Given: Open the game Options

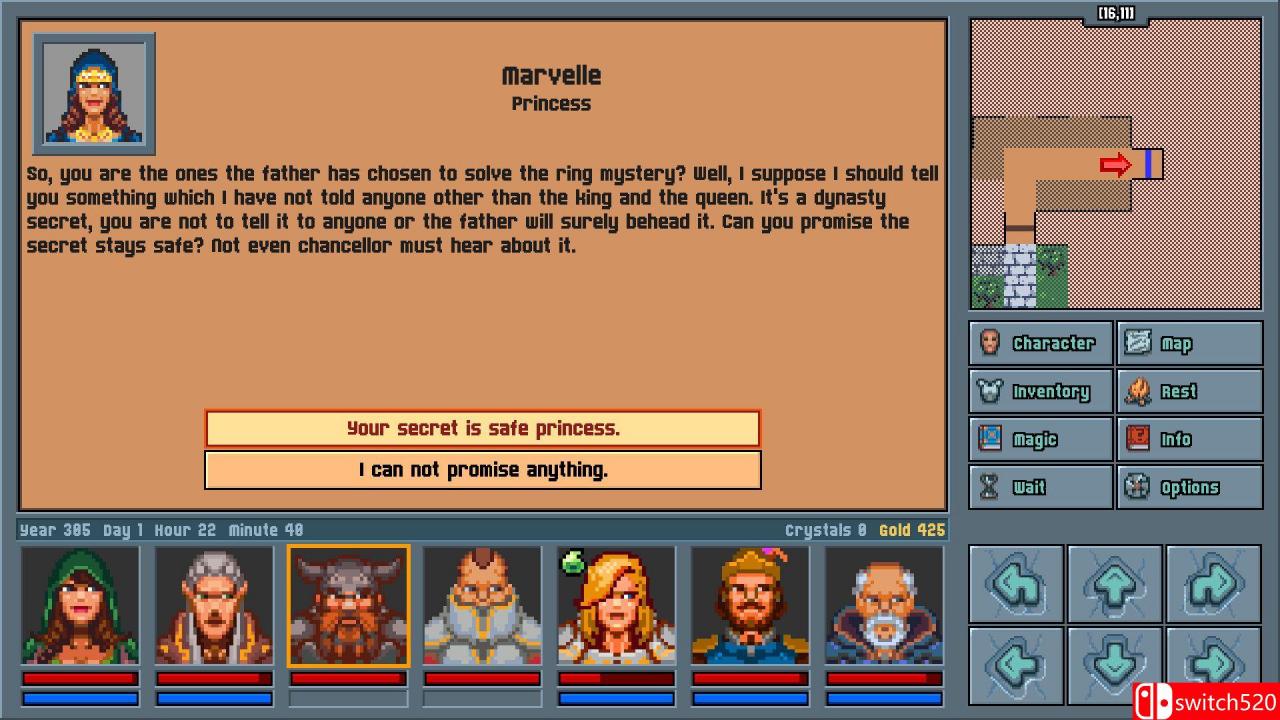Looking at the screenshot, I should [1189, 487].
